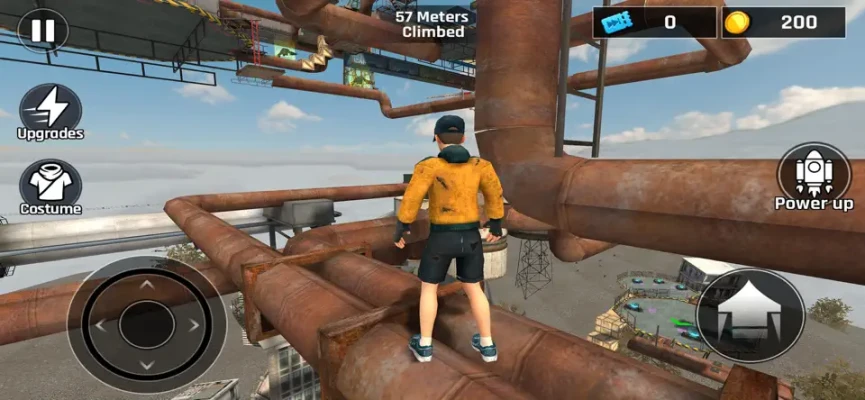Tap the virtual joystick center
Image resolution: width=865 pixels, height=400 pixels.
[146, 325]
